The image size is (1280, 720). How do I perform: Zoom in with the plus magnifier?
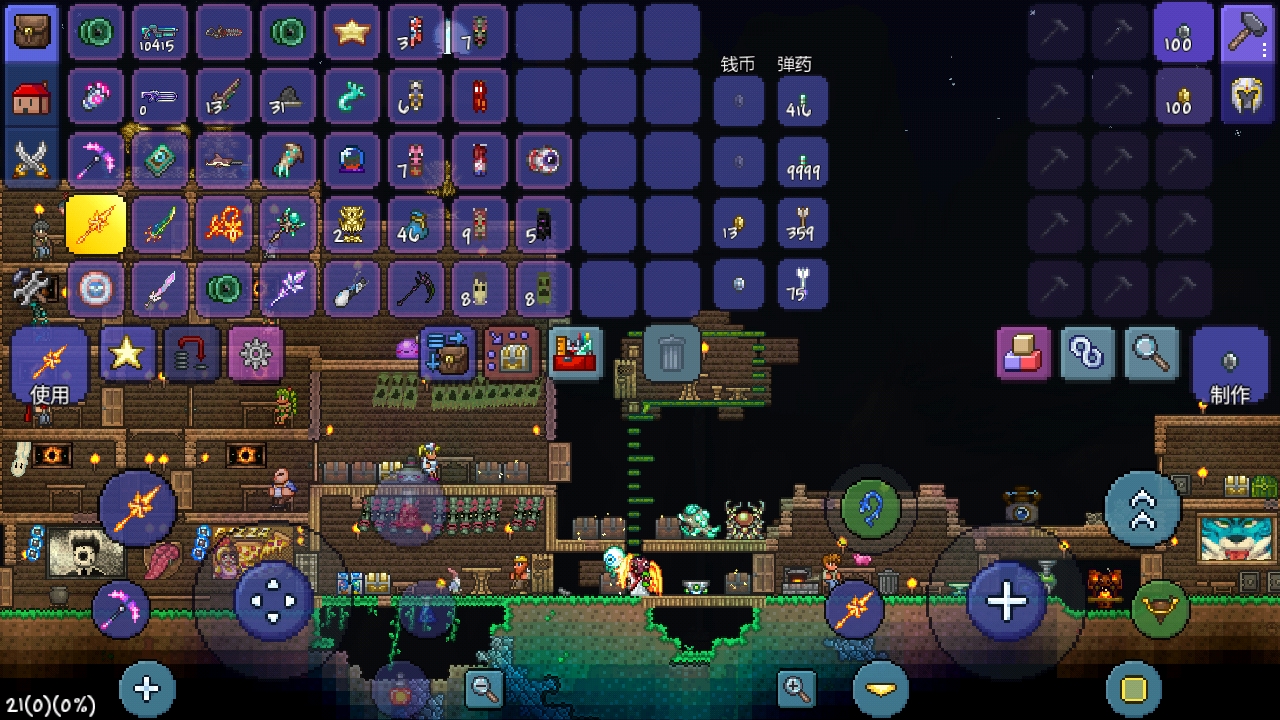coord(796,688)
